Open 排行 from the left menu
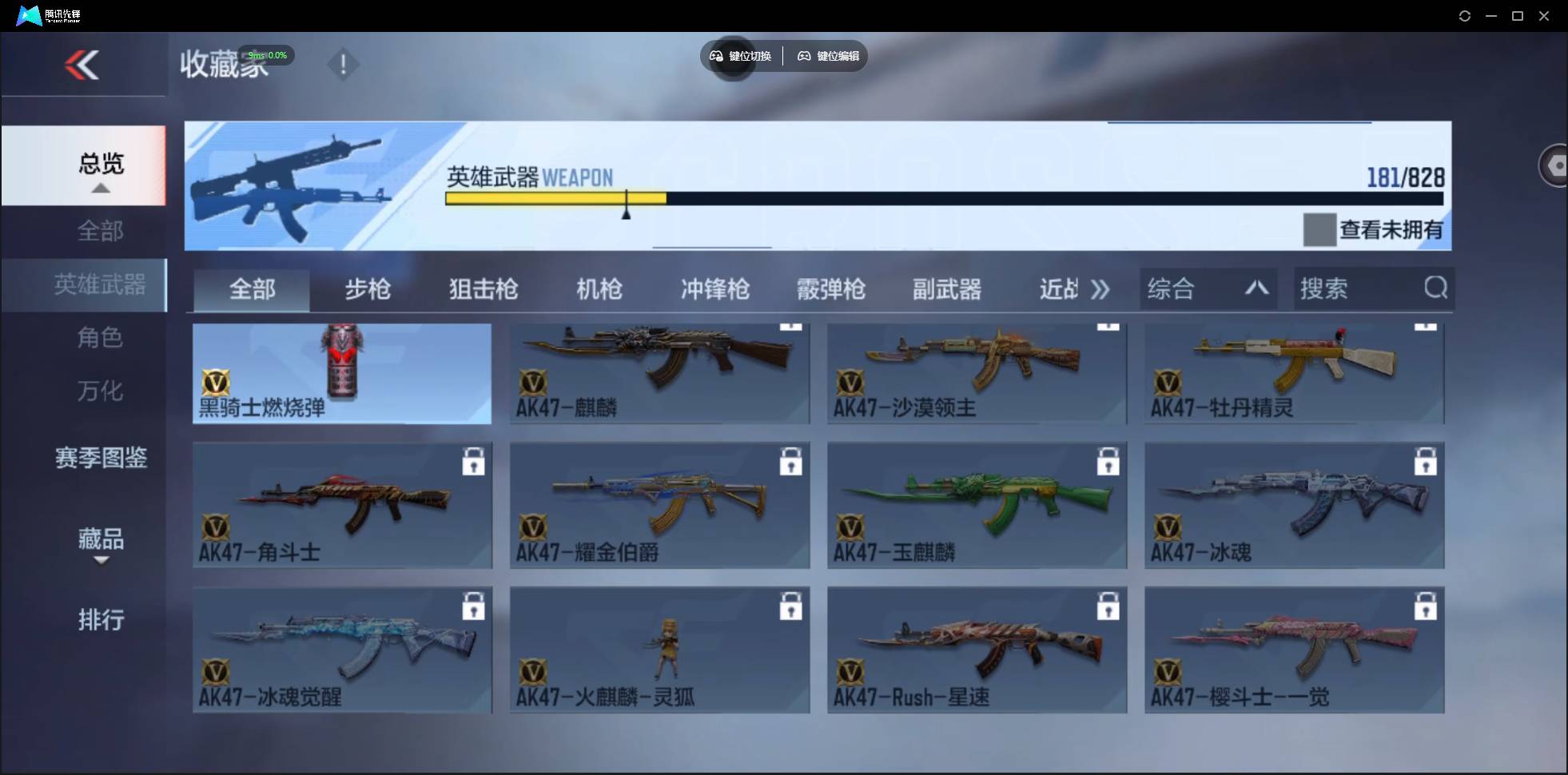This screenshot has height=775, width=1568. coord(101,620)
